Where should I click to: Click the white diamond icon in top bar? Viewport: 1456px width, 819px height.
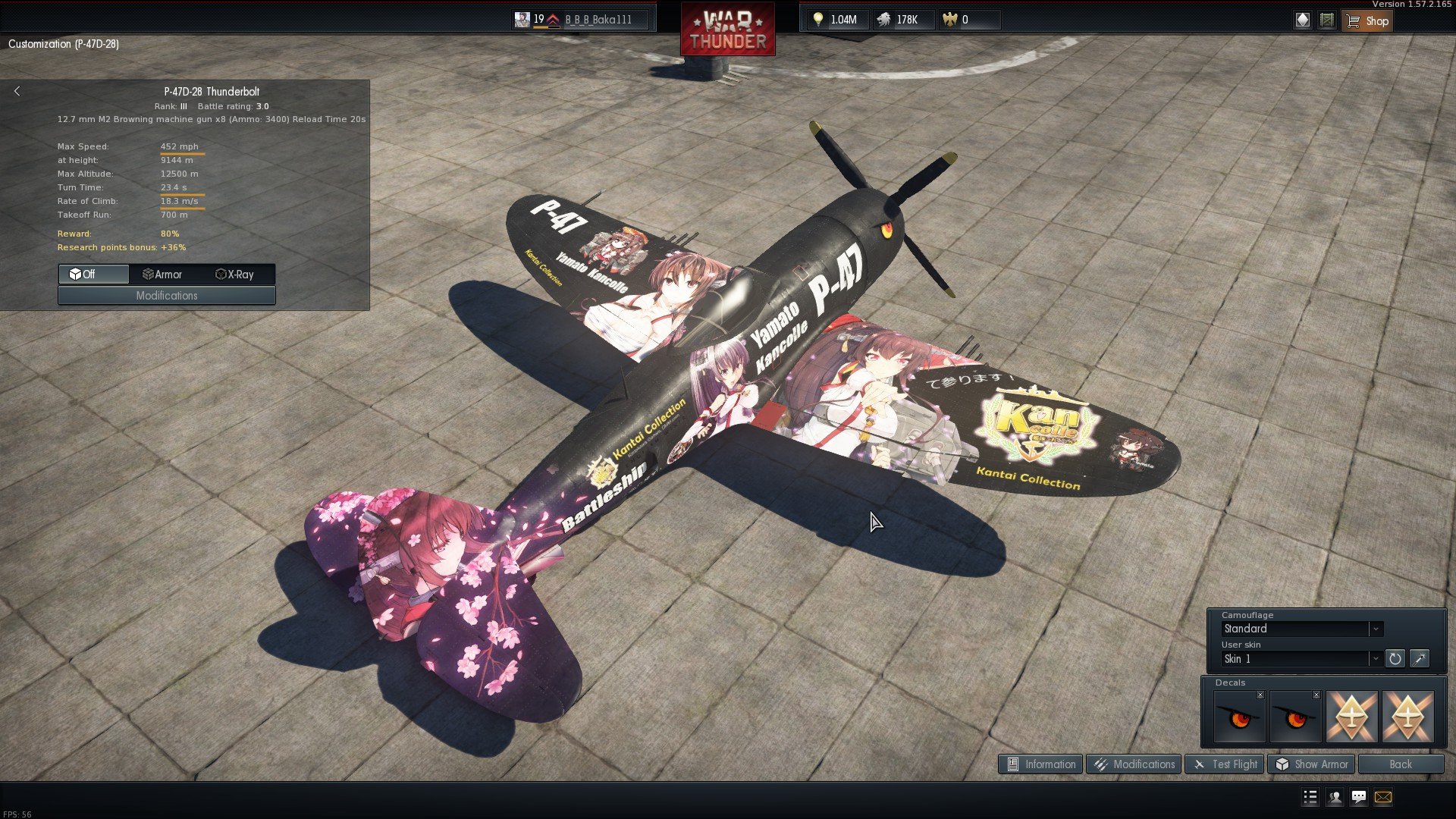(x=1302, y=20)
